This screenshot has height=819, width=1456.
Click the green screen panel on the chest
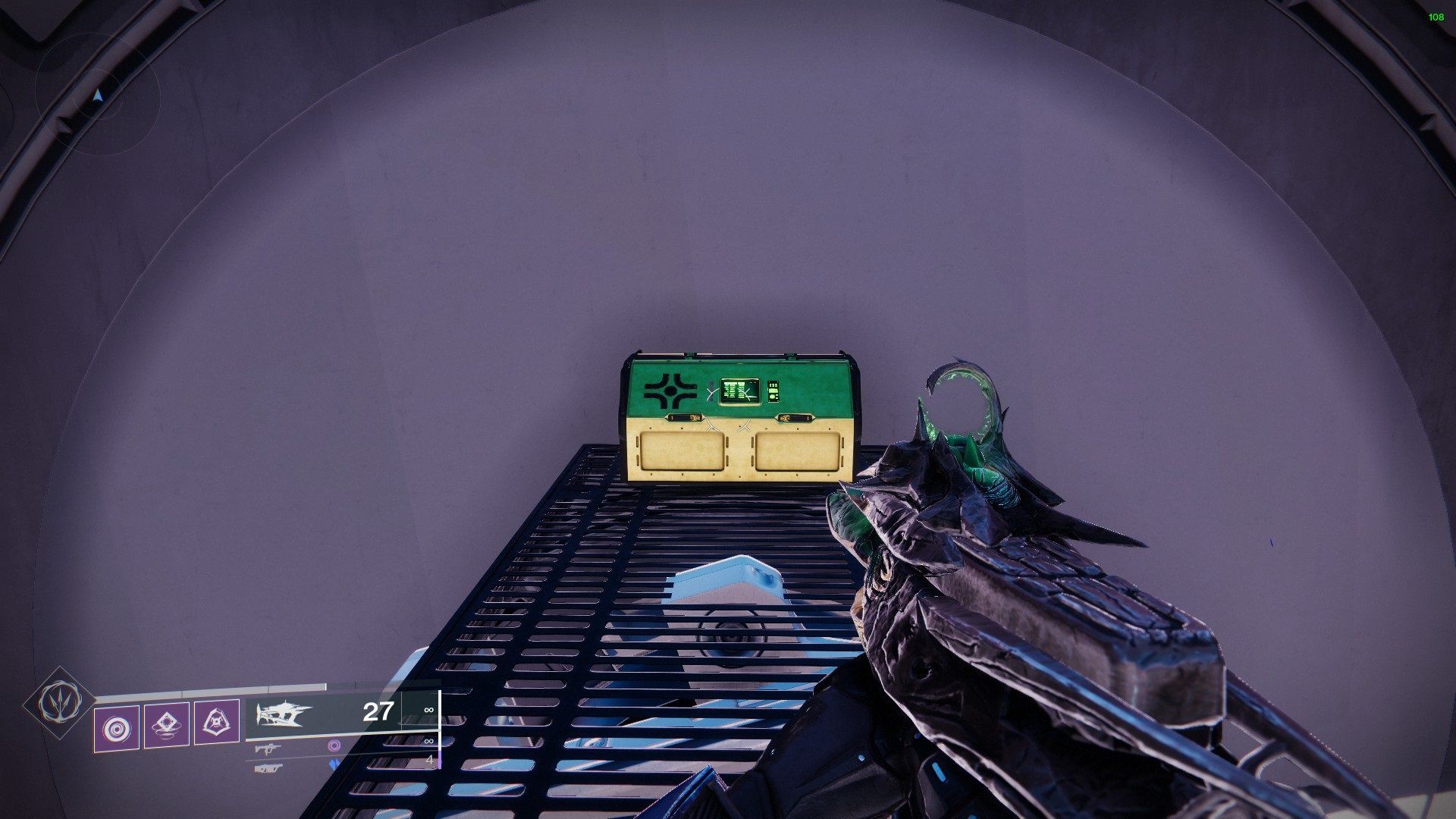(x=739, y=388)
